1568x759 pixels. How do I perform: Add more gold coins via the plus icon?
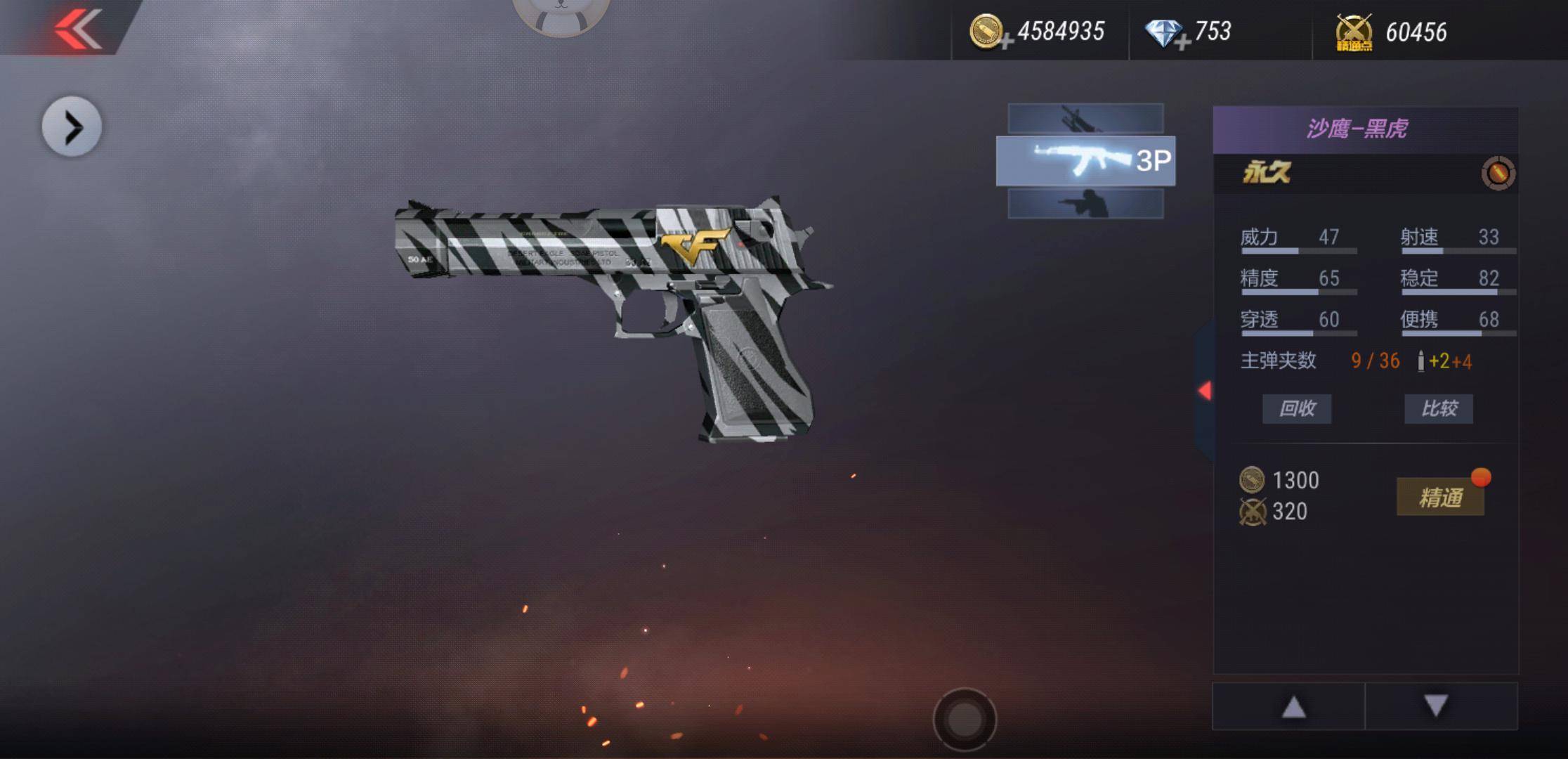tap(1006, 42)
